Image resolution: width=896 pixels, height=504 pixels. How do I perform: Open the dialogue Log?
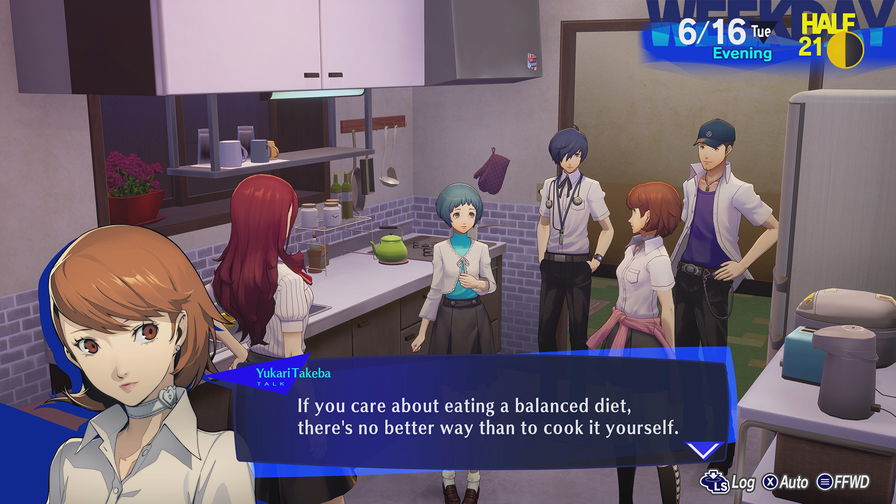click(729, 482)
